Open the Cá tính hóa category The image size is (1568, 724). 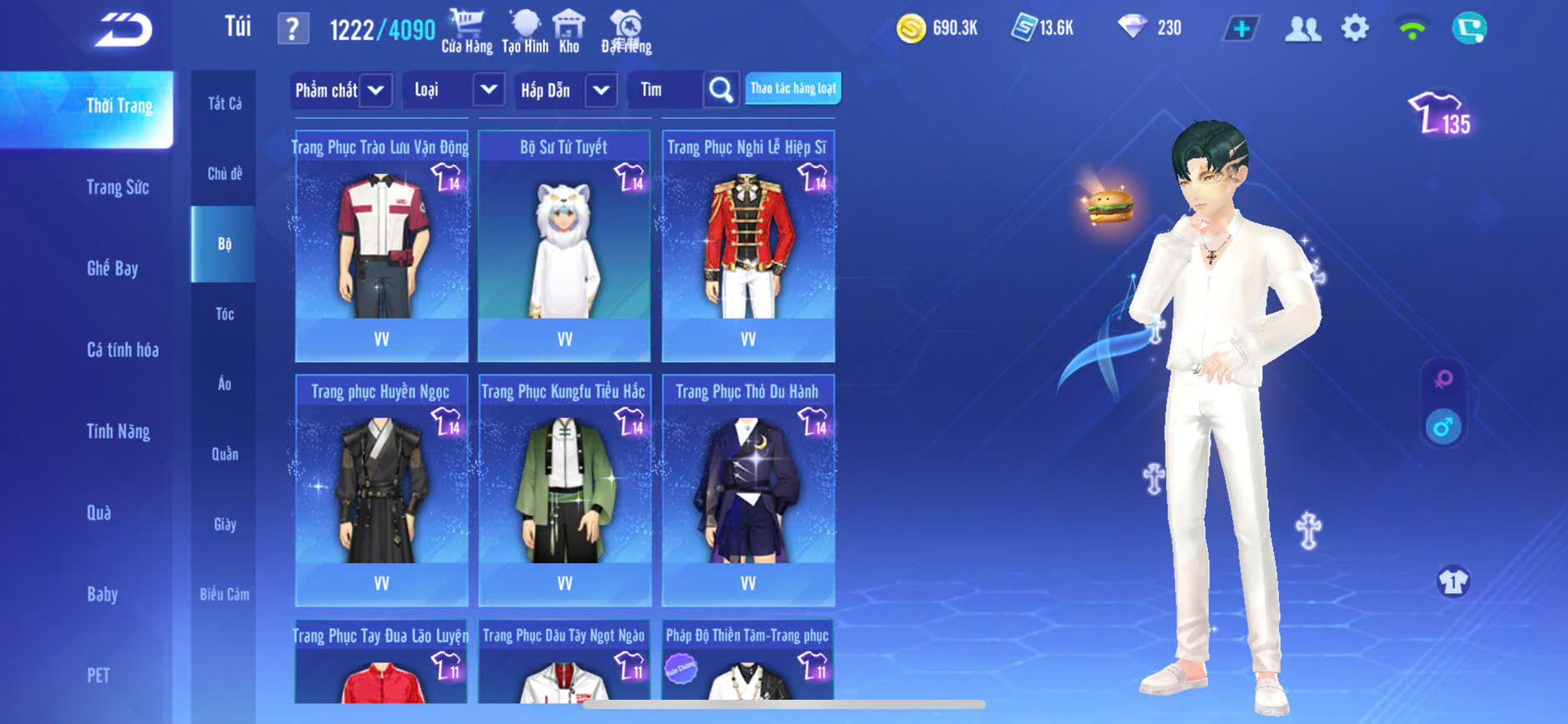[x=122, y=350]
